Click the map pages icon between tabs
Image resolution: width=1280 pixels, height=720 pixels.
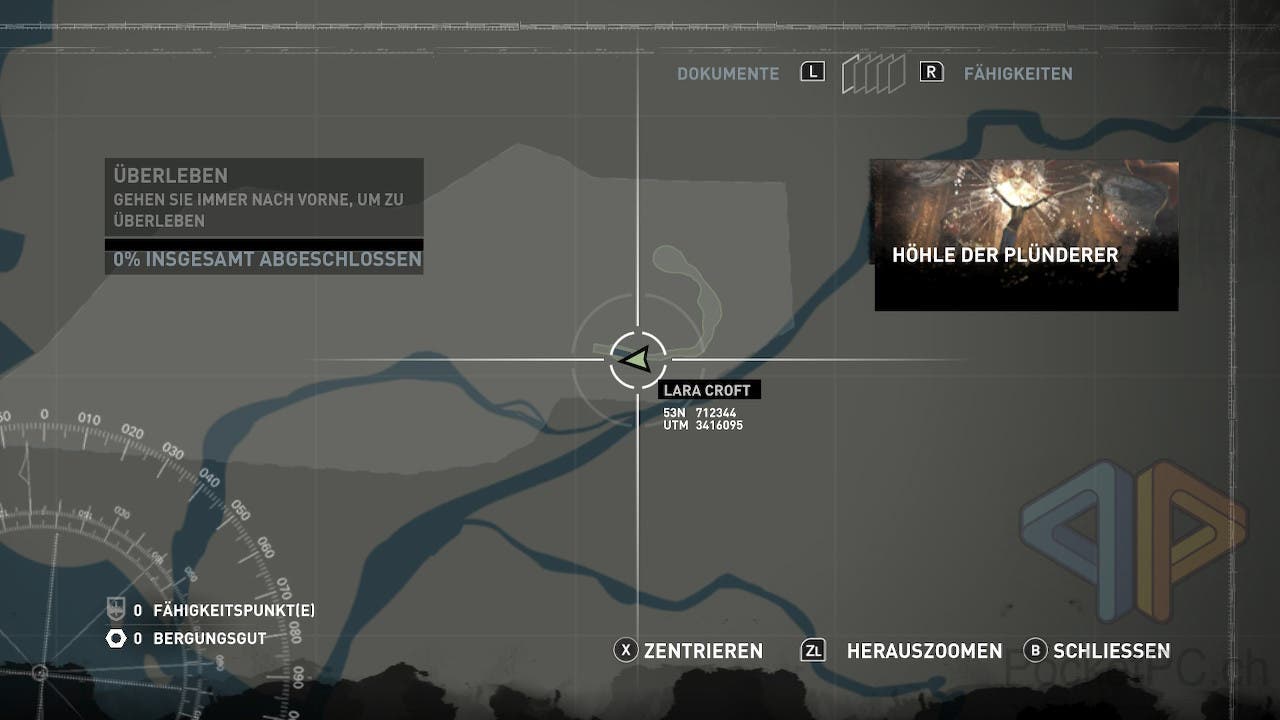872,74
